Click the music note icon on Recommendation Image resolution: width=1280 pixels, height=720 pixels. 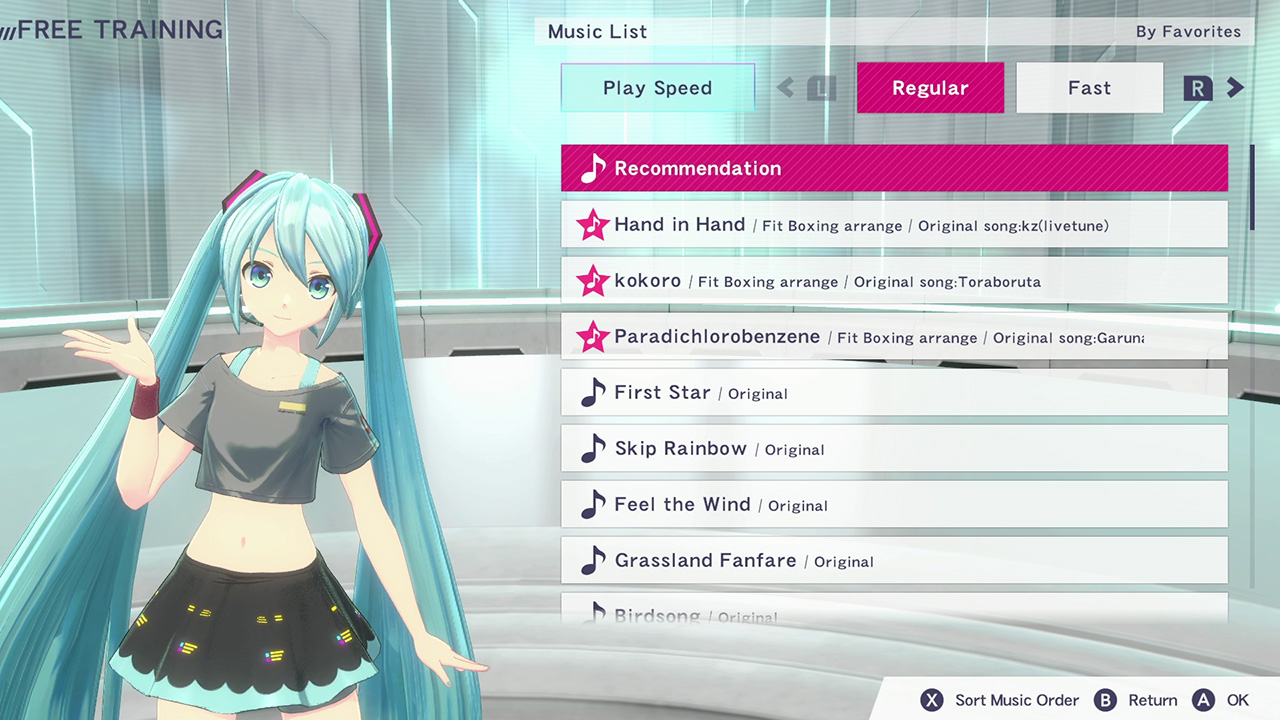590,168
